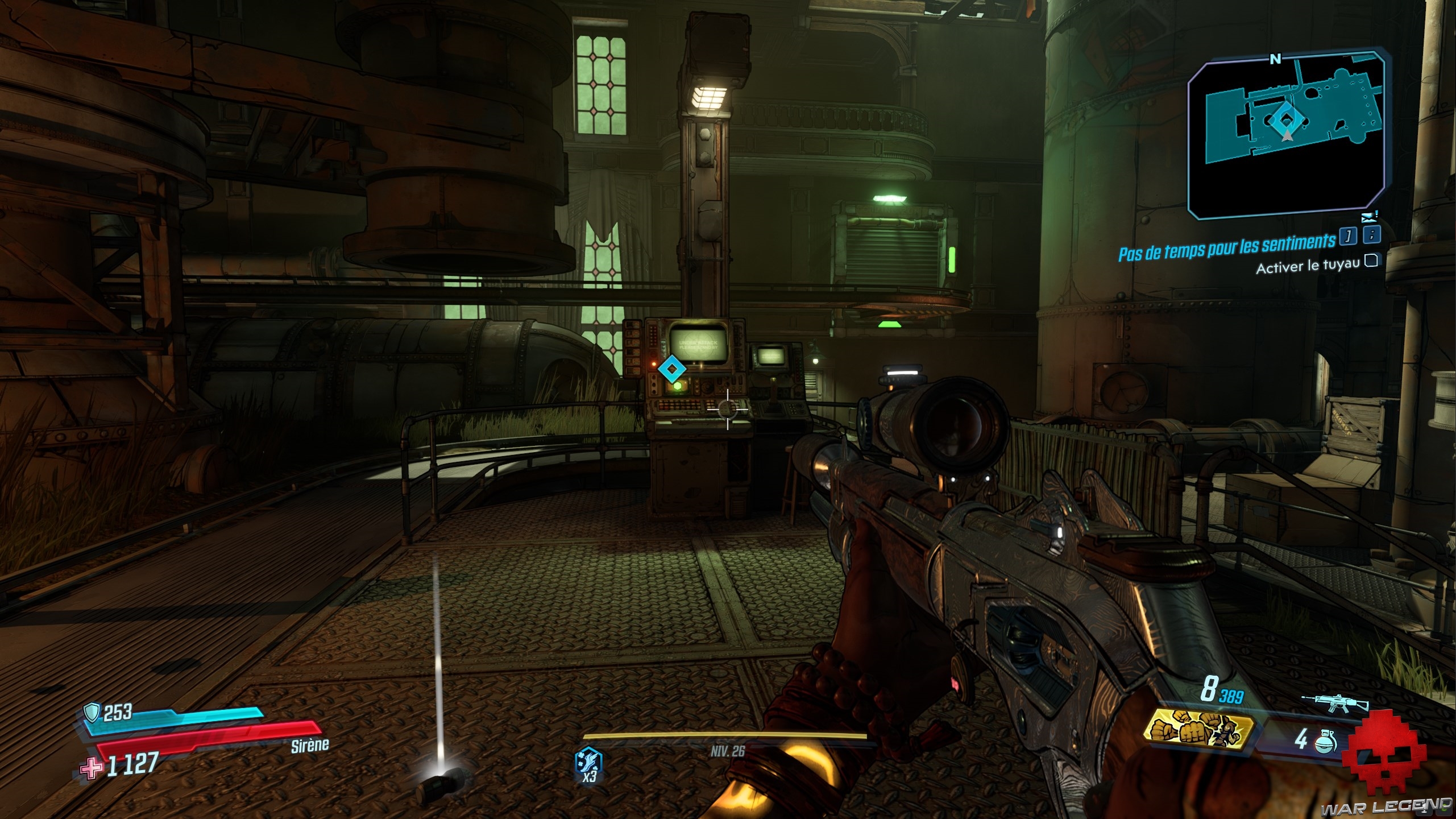Tick the Activer le tuyau objective checkbox

point(1372,261)
